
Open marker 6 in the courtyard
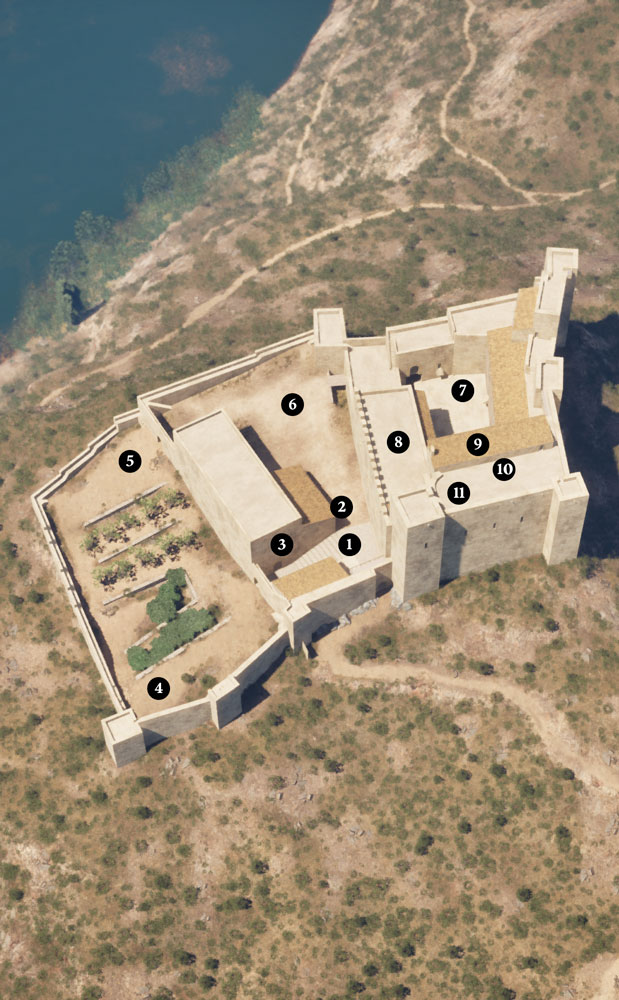[x=291, y=404]
